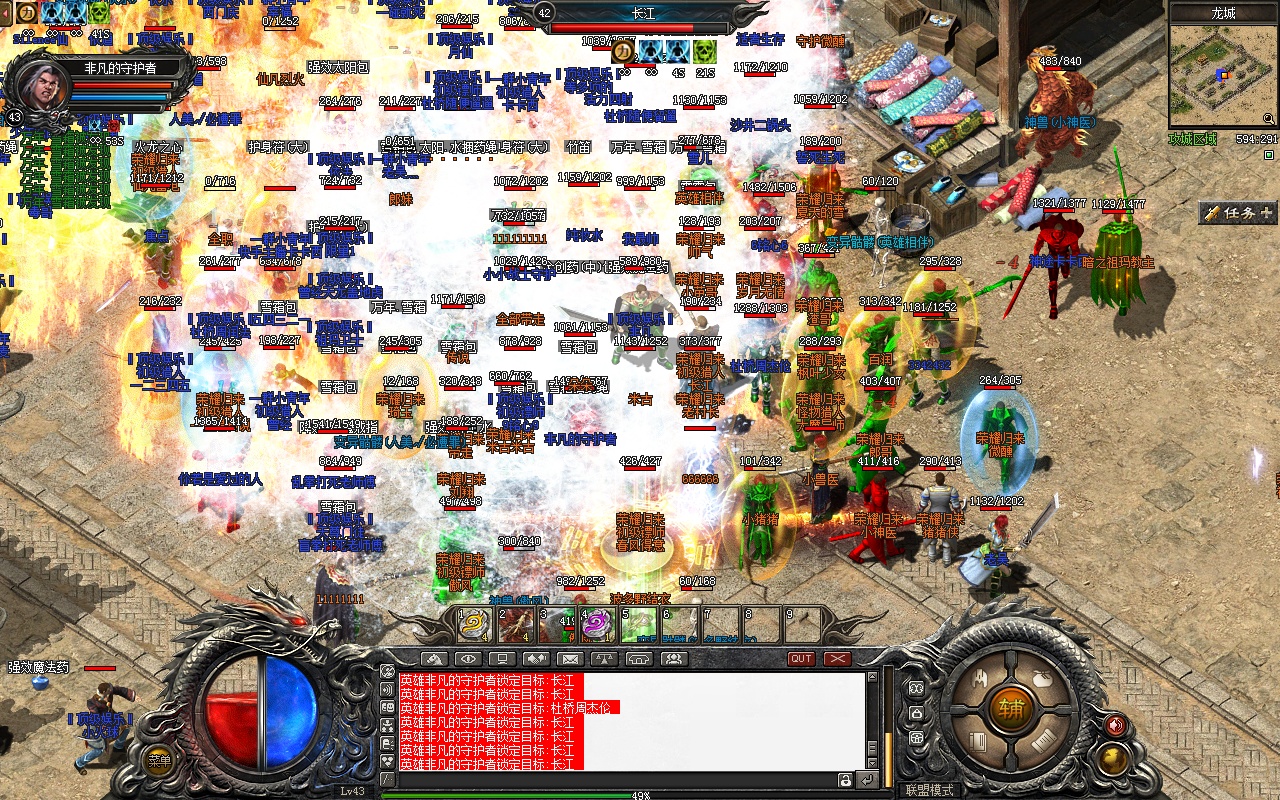Activate the orange 辅 assist button
Image resolution: width=1280 pixels, height=800 pixels.
[x=1010, y=709]
